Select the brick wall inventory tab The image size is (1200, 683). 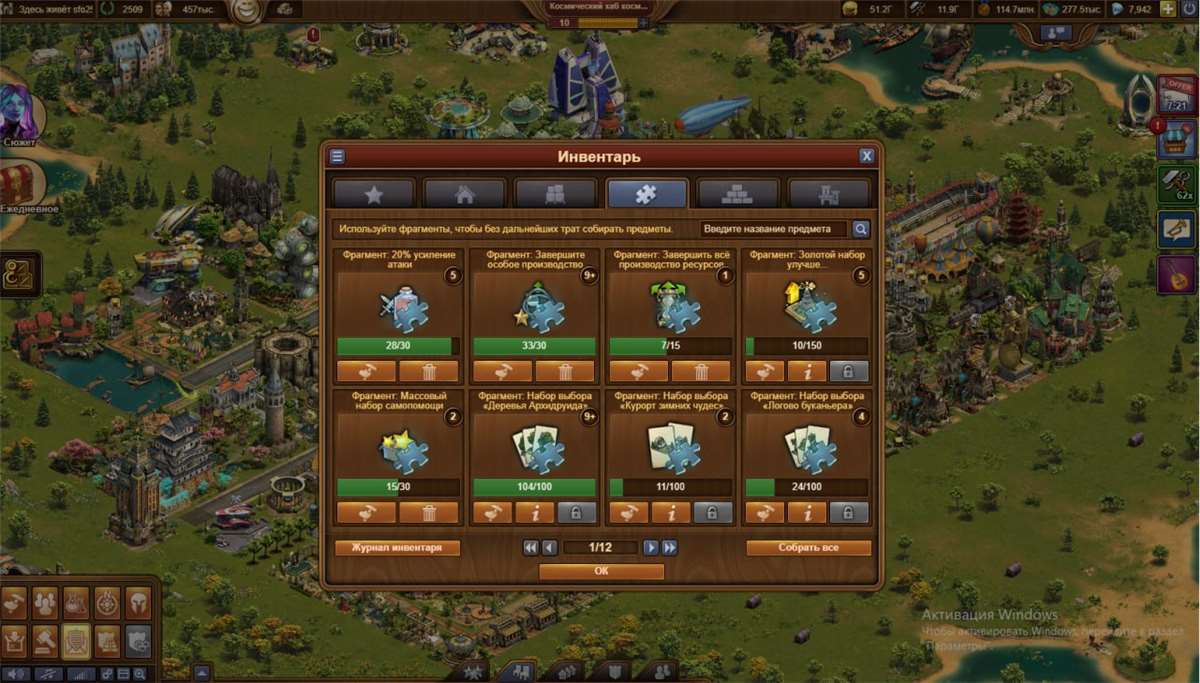pyautogui.click(x=737, y=193)
